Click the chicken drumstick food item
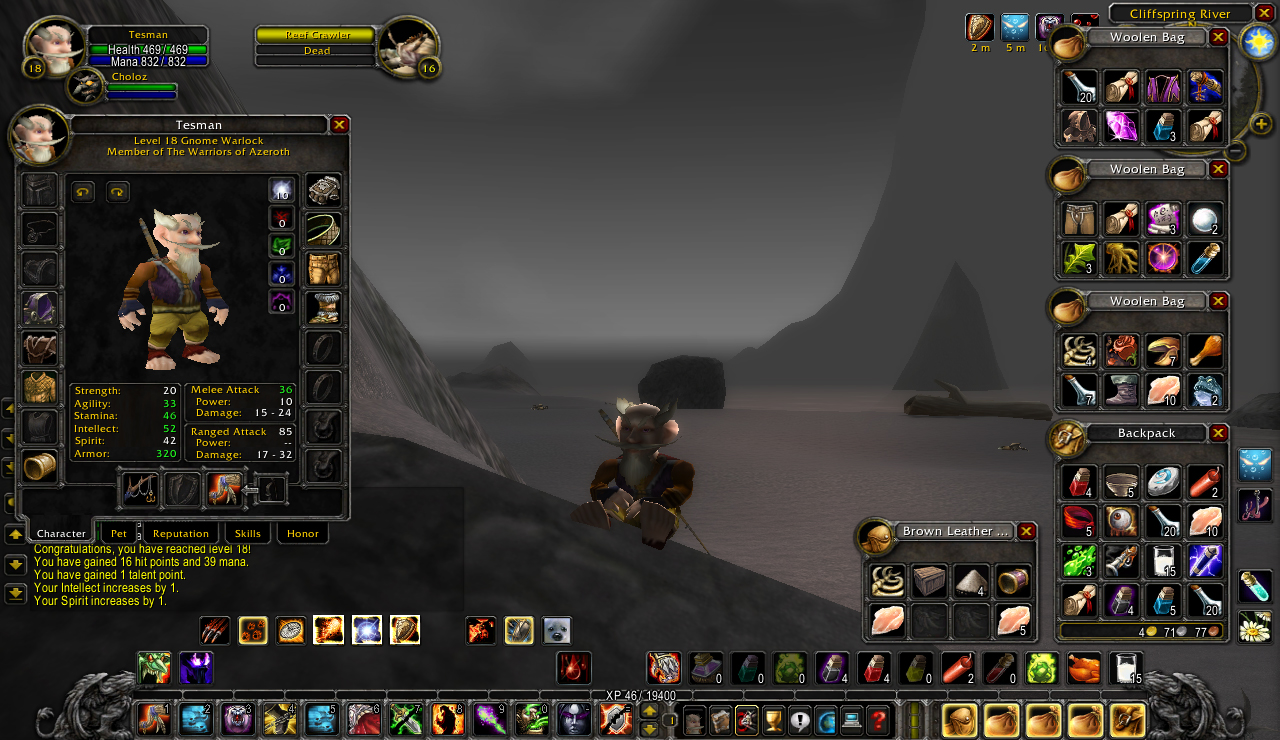Image resolution: width=1280 pixels, height=740 pixels. click(x=1205, y=351)
